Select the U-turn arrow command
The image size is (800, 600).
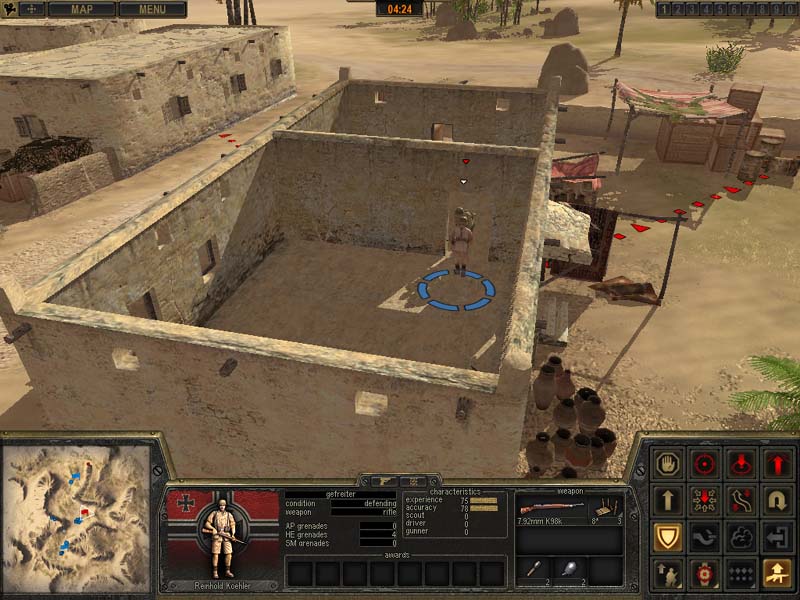tap(778, 501)
